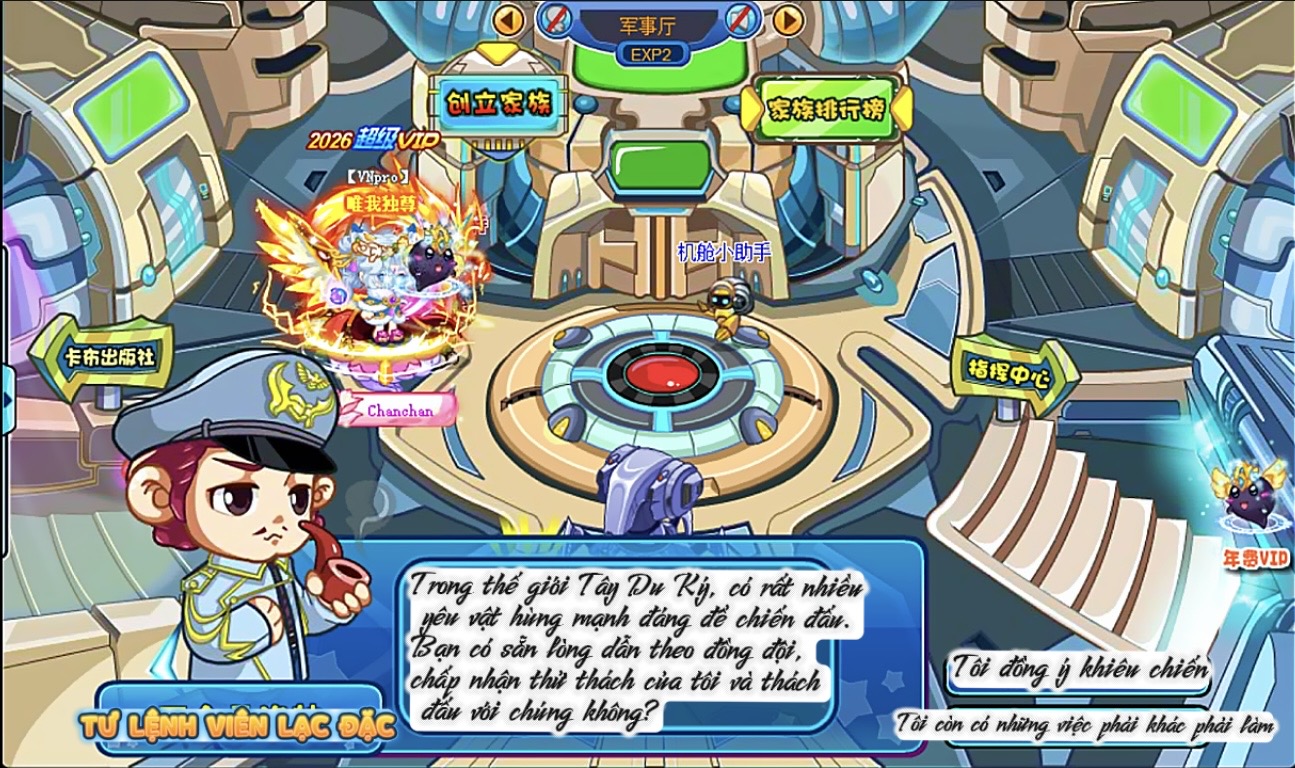Image resolution: width=1295 pixels, height=768 pixels.
Task: Show the 家族排行榜 family ranking
Action: tap(826, 109)
